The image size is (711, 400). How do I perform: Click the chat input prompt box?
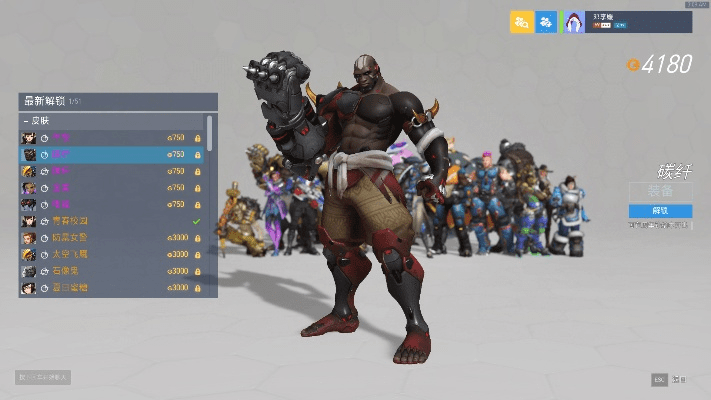[x=43, y=377]
